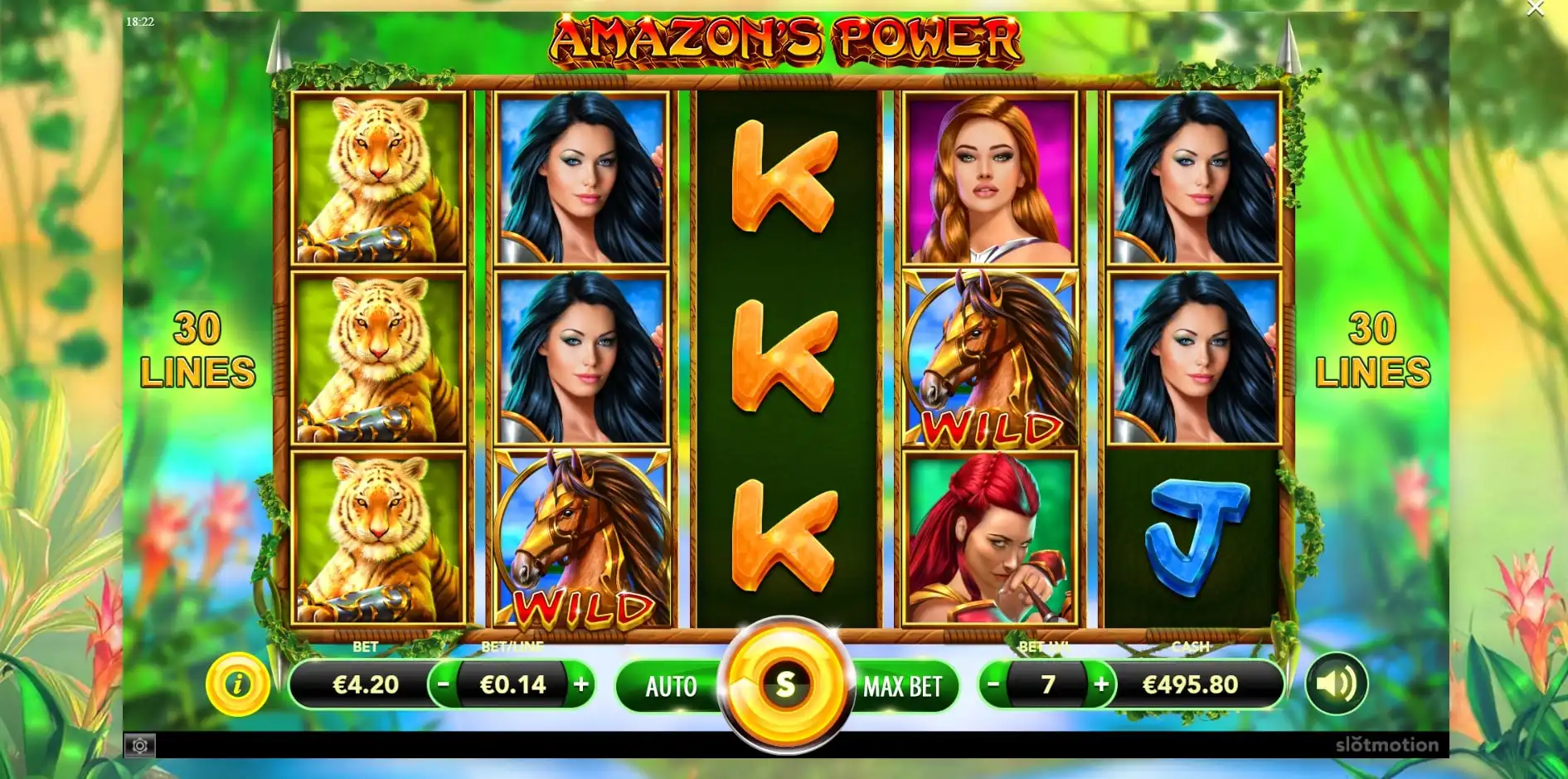Open the gear settings icon

140,746
